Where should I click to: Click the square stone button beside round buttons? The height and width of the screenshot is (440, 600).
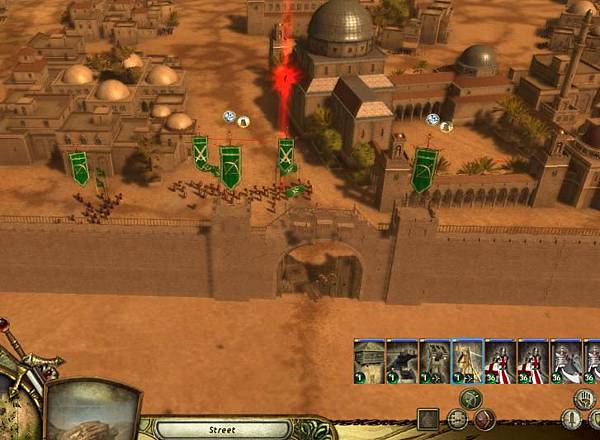428,419
